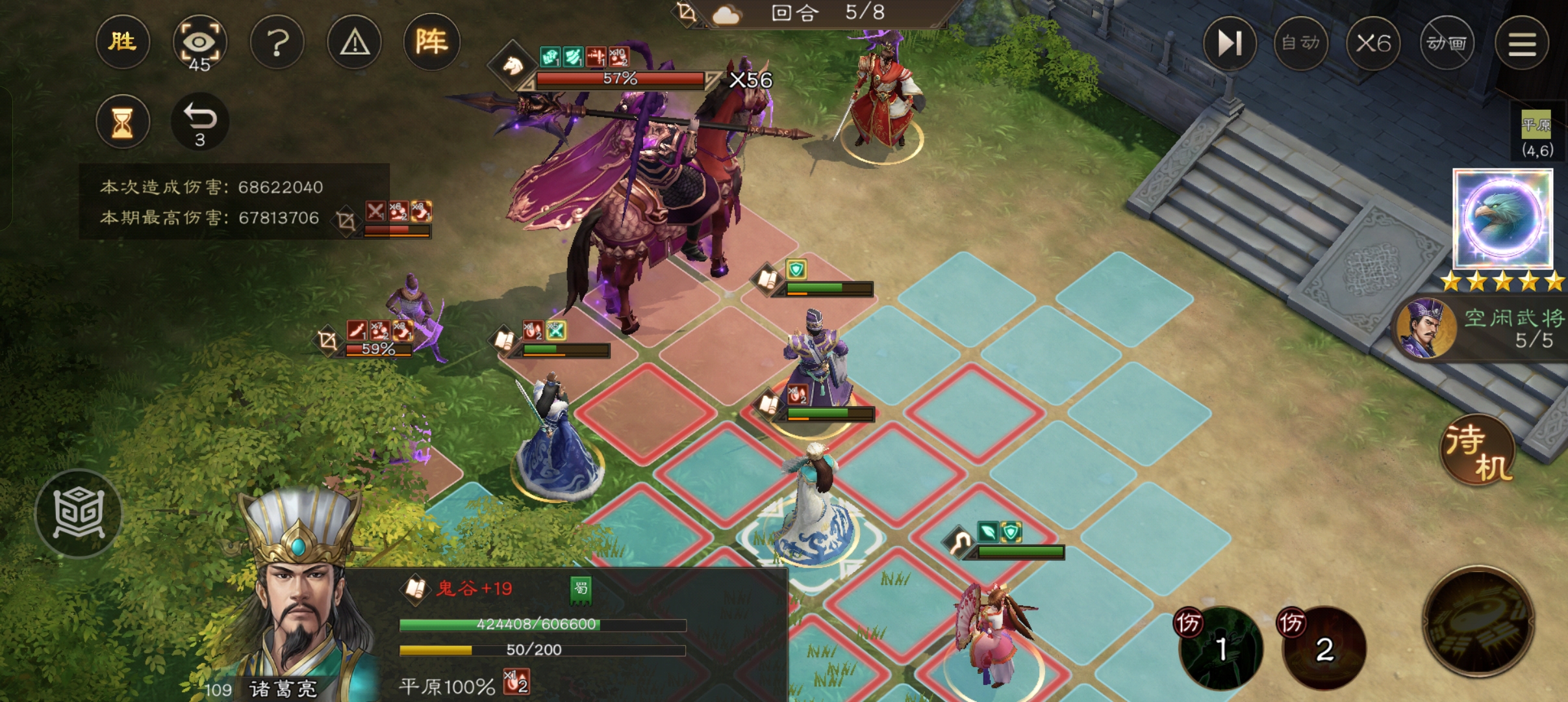Change the X6 battle speed
This screenshot has width=1568, height=702.
click(x=1373, y=43)
